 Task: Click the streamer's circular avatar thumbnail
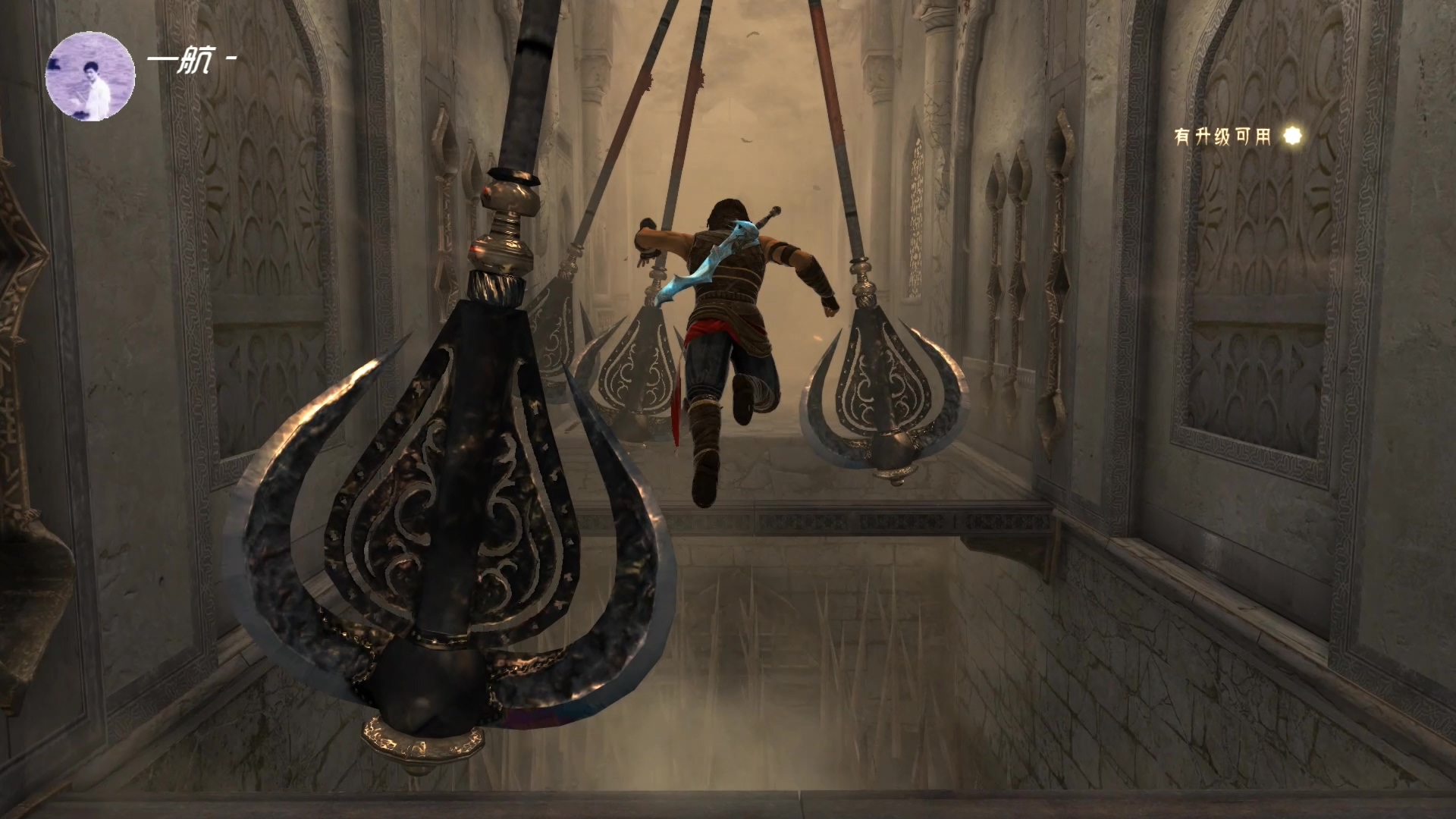pyautogui.click(x=90, y=77)
